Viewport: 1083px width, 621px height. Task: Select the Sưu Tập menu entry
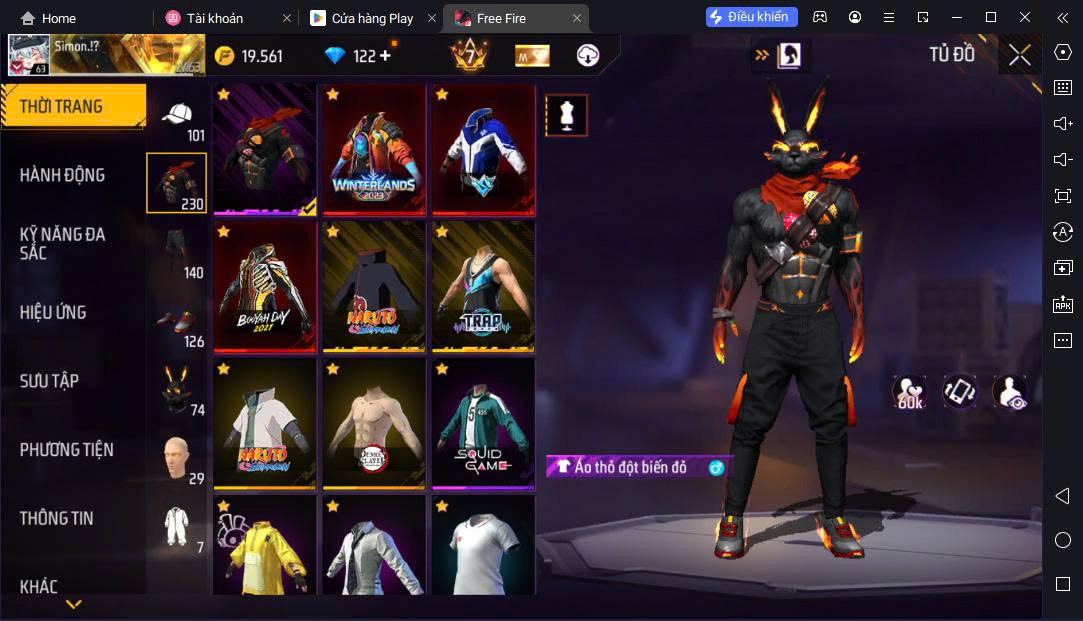(49, 381)
